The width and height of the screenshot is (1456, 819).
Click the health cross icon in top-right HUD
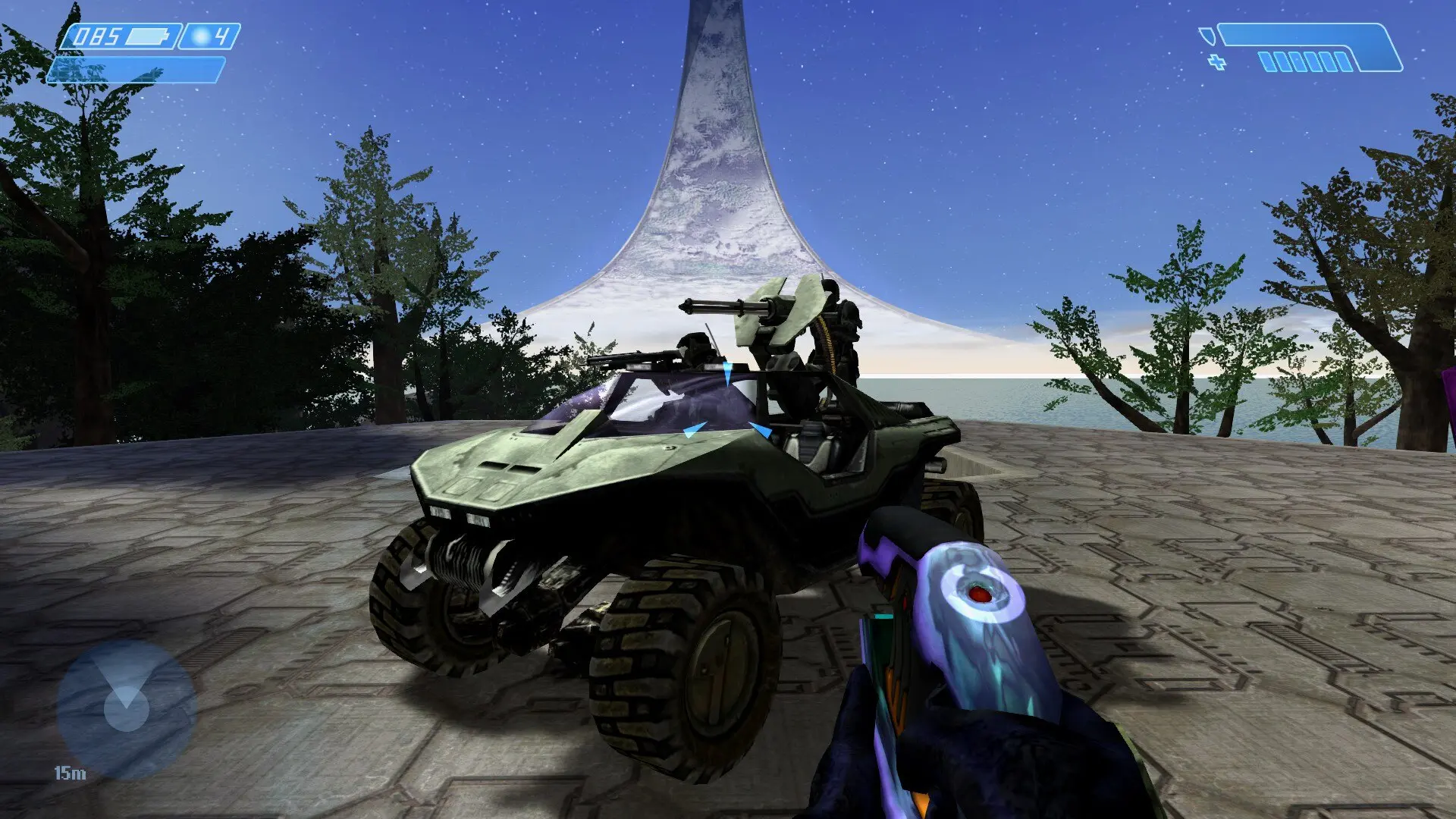[x=1216, y=61]
